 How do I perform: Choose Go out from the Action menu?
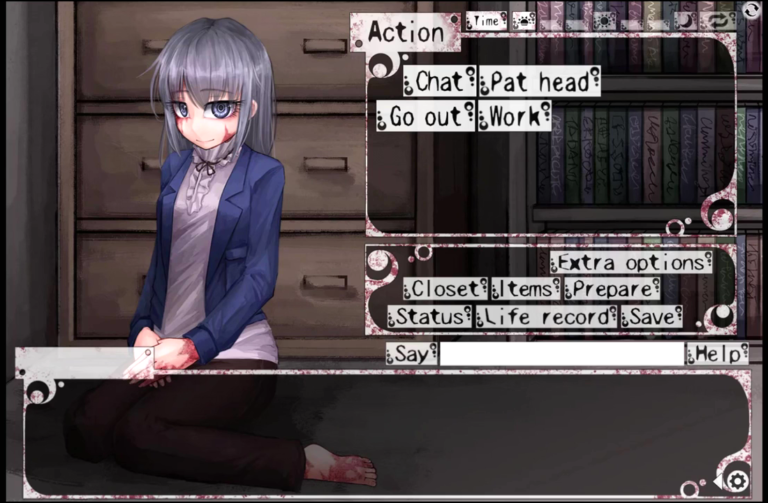pyautogui.click(x=426, y=116)
